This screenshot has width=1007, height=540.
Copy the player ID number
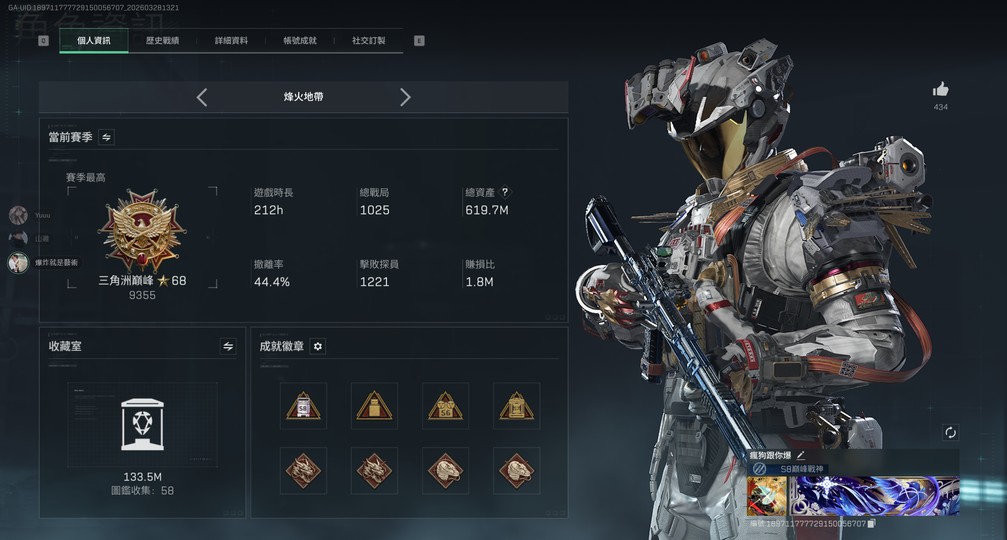pos(872,523)
